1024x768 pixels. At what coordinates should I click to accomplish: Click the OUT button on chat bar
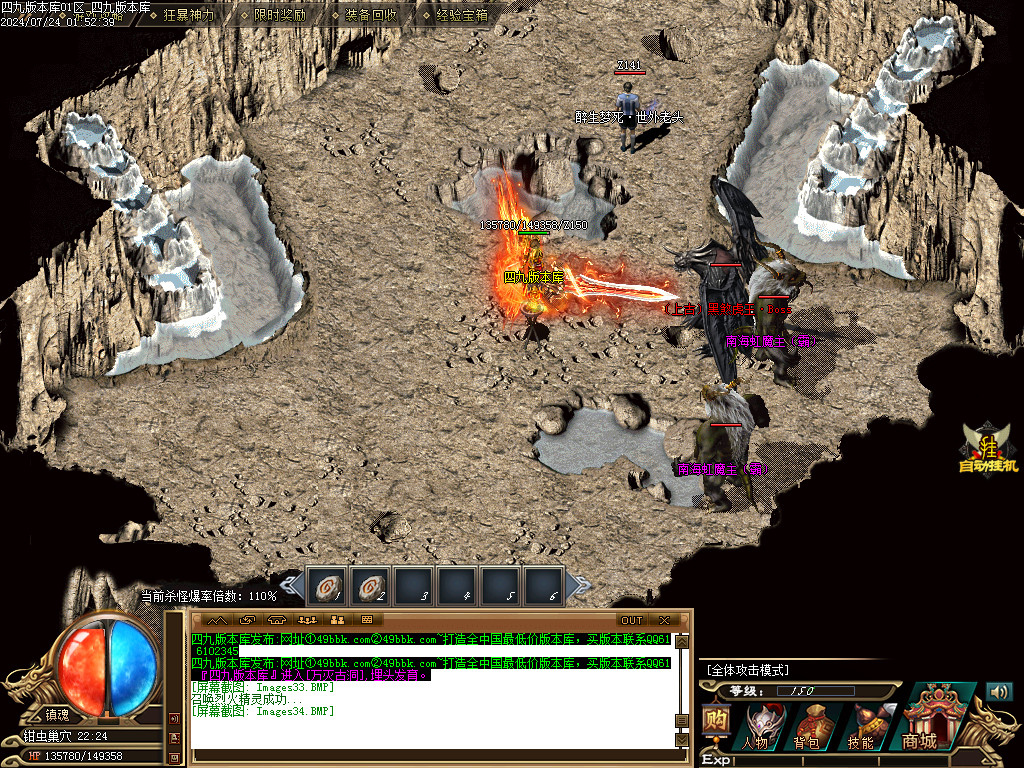pyautogui.click(x=631, y=620)
